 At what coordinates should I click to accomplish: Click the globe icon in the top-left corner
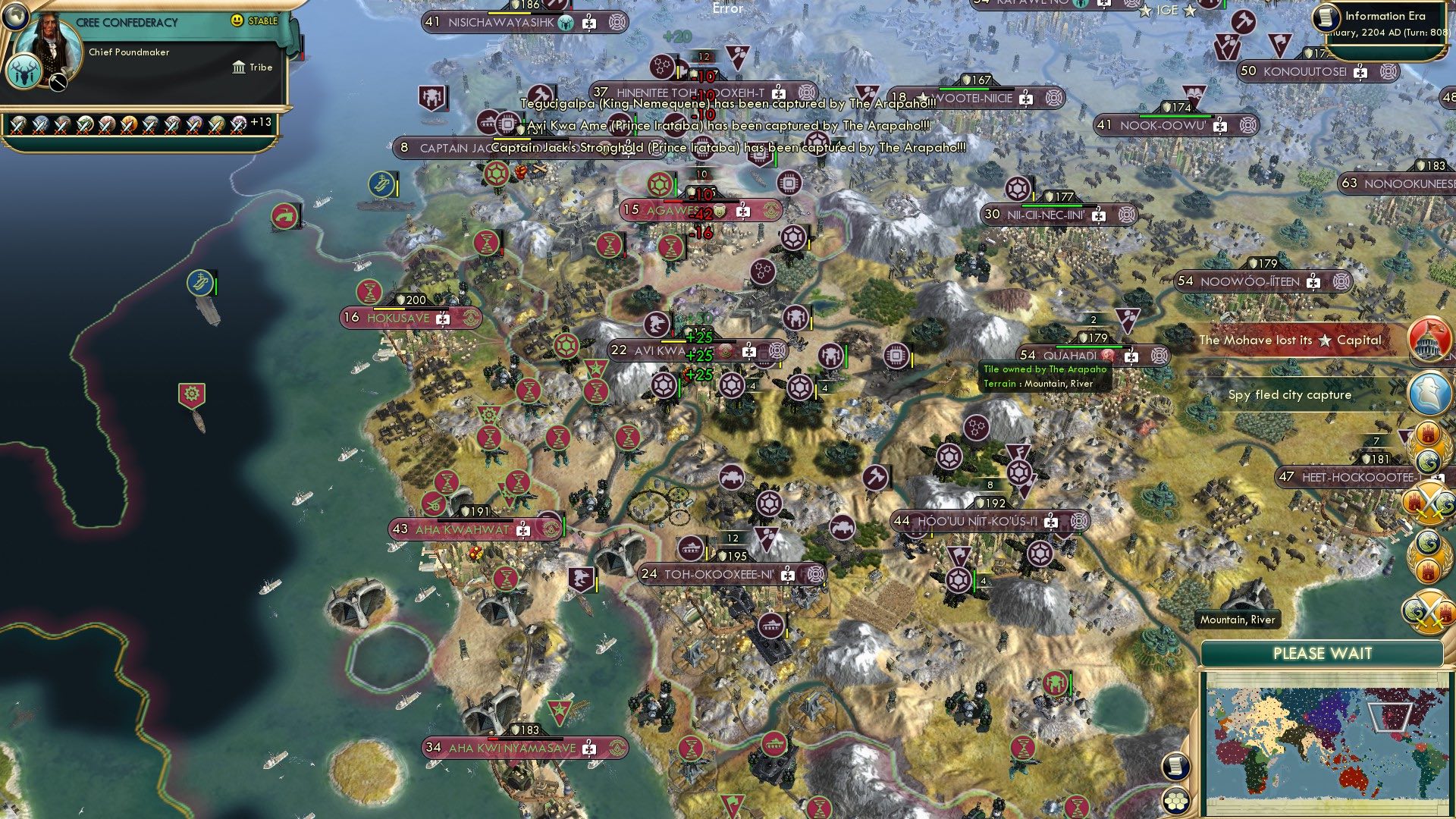16,17
